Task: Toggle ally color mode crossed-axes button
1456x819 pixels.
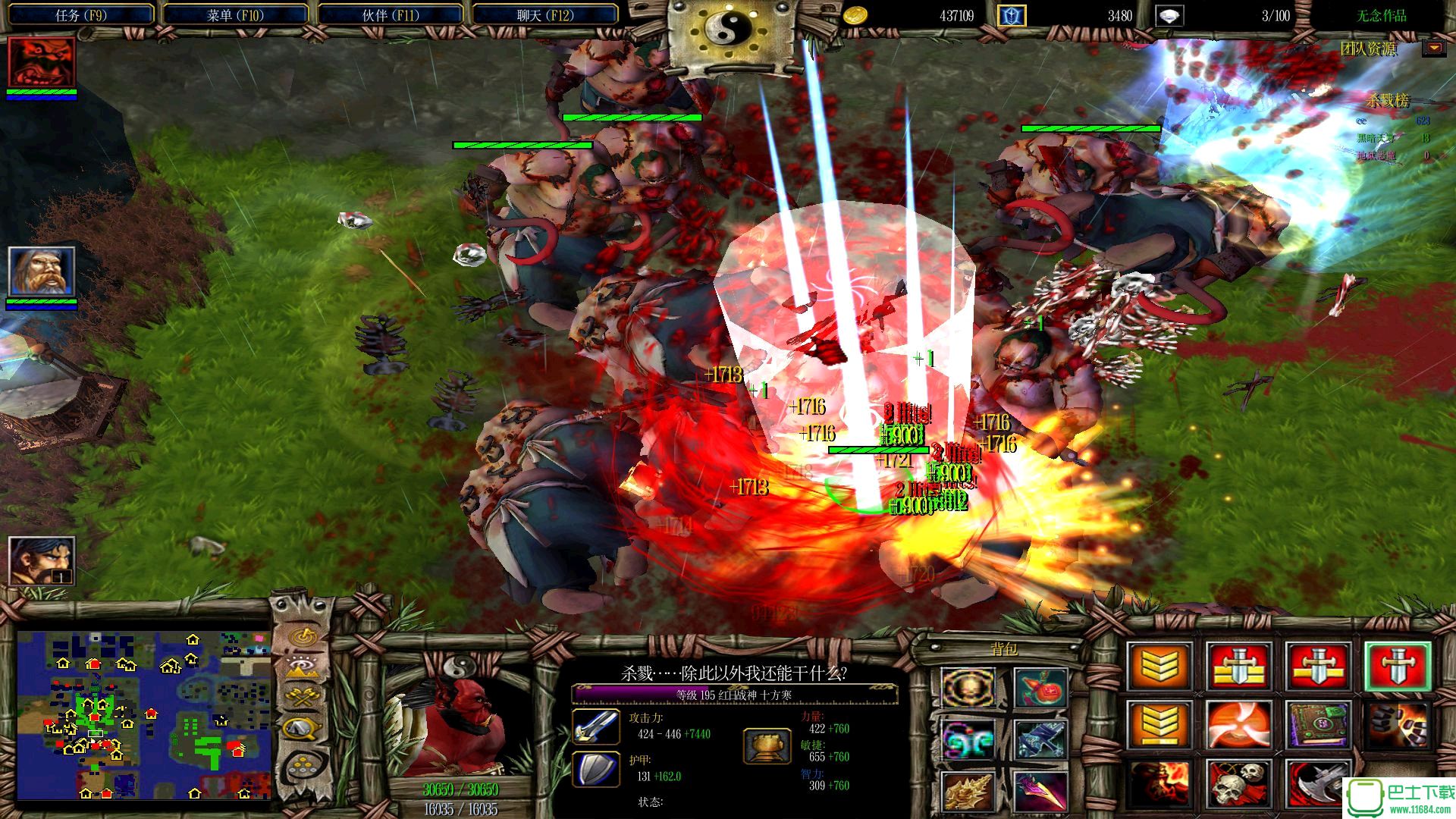Action: coord(303,698)
